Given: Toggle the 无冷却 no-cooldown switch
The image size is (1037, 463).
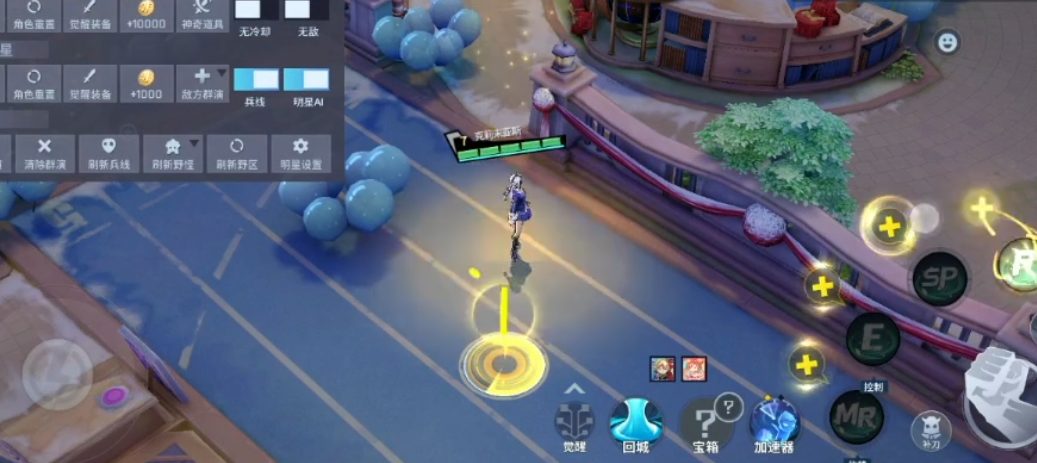Looking at the screenshot, I should (256, 10).
